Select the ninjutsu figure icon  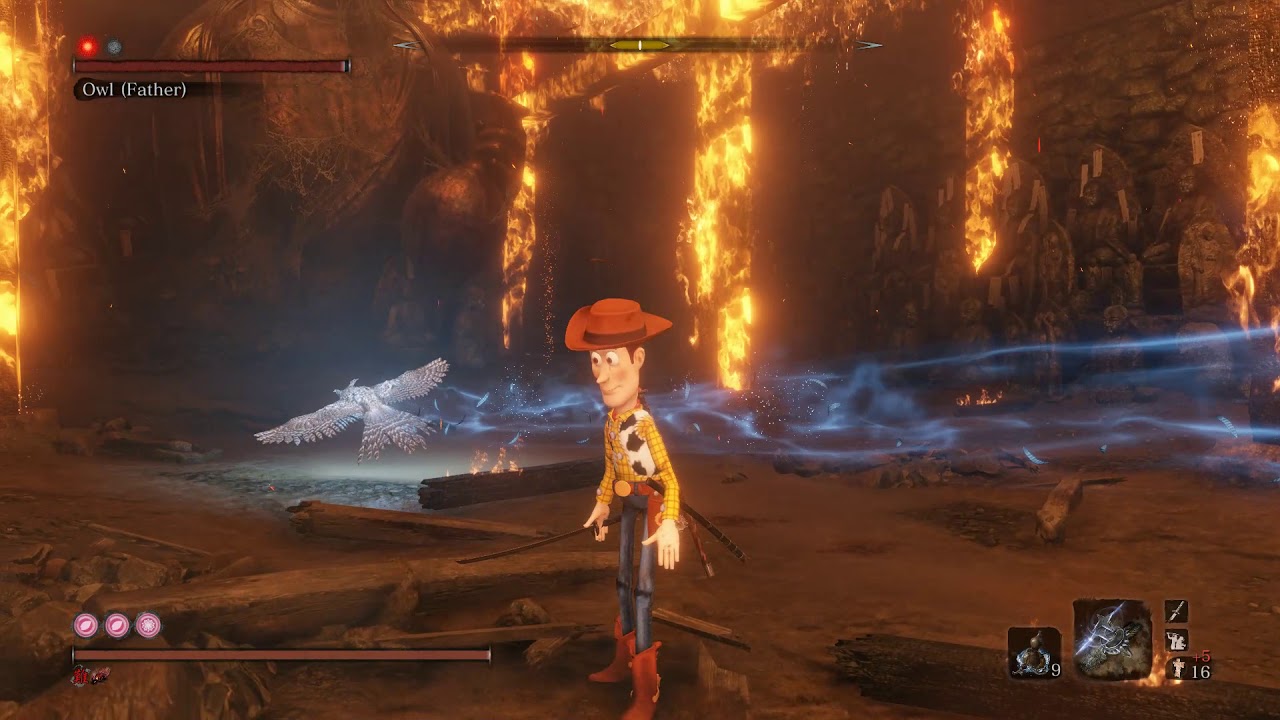[x=1176, y=640]
